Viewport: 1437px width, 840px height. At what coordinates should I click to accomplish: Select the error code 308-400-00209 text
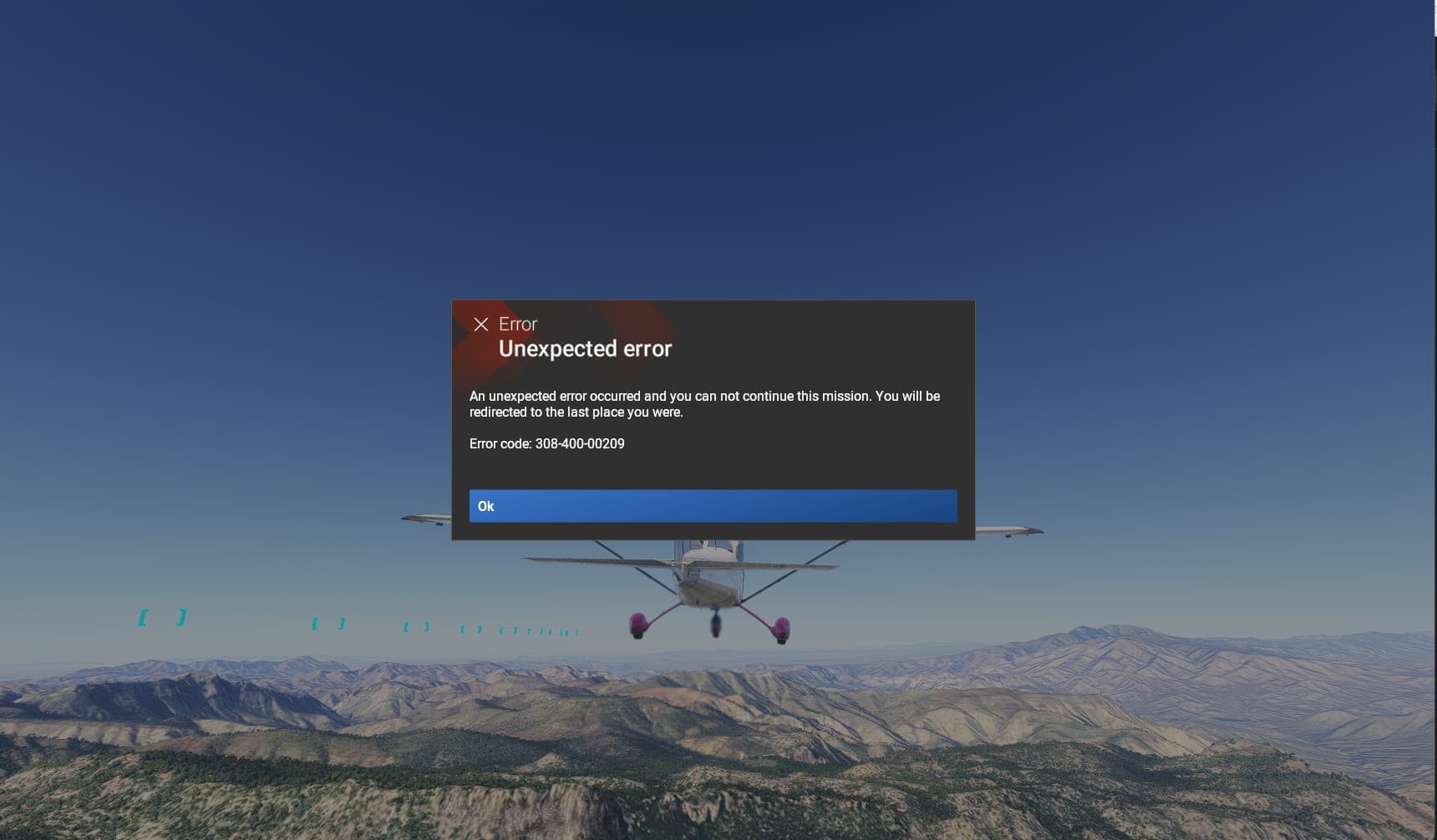coord(546,444)
